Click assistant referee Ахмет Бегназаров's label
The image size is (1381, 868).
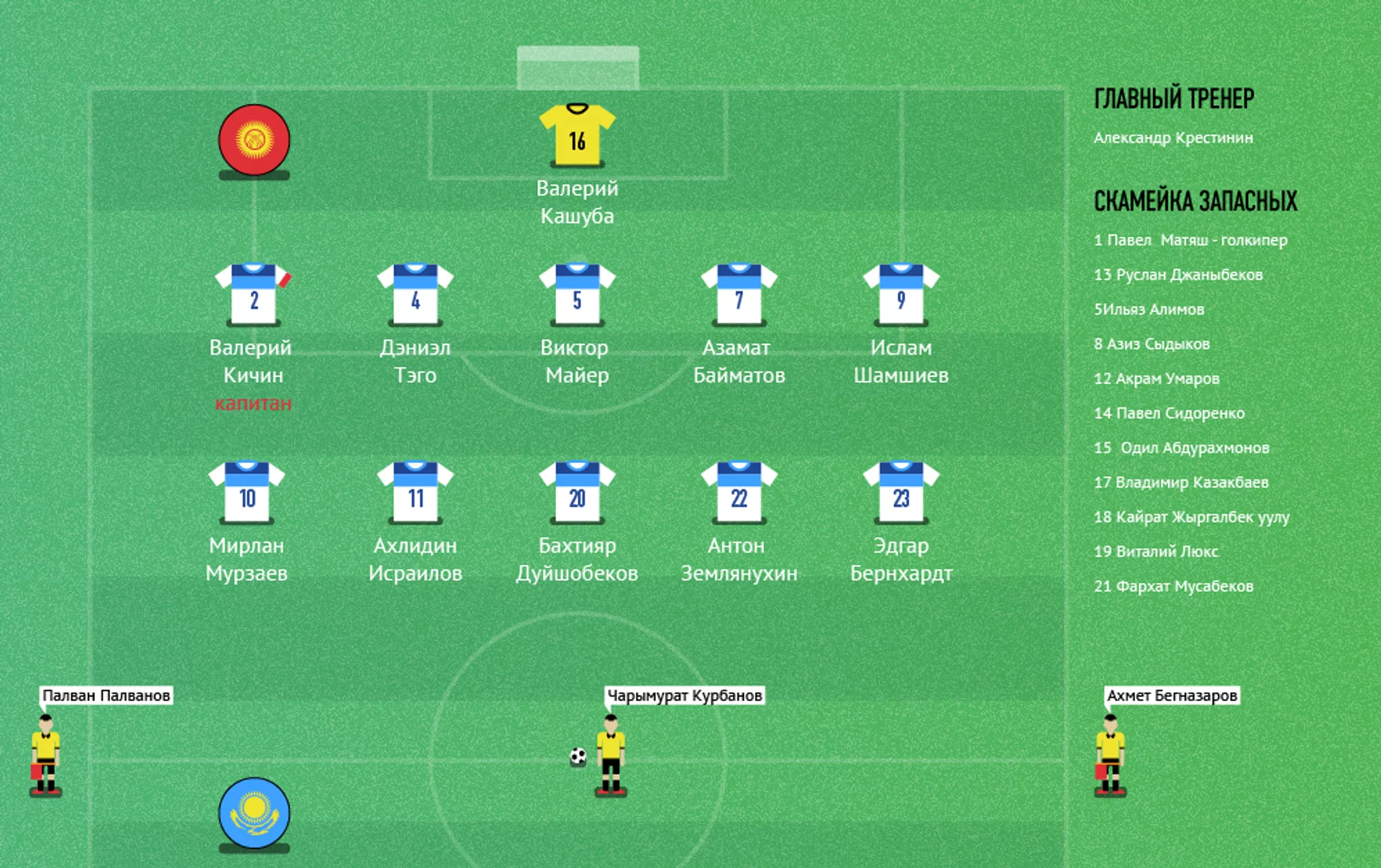(1172, 695)
